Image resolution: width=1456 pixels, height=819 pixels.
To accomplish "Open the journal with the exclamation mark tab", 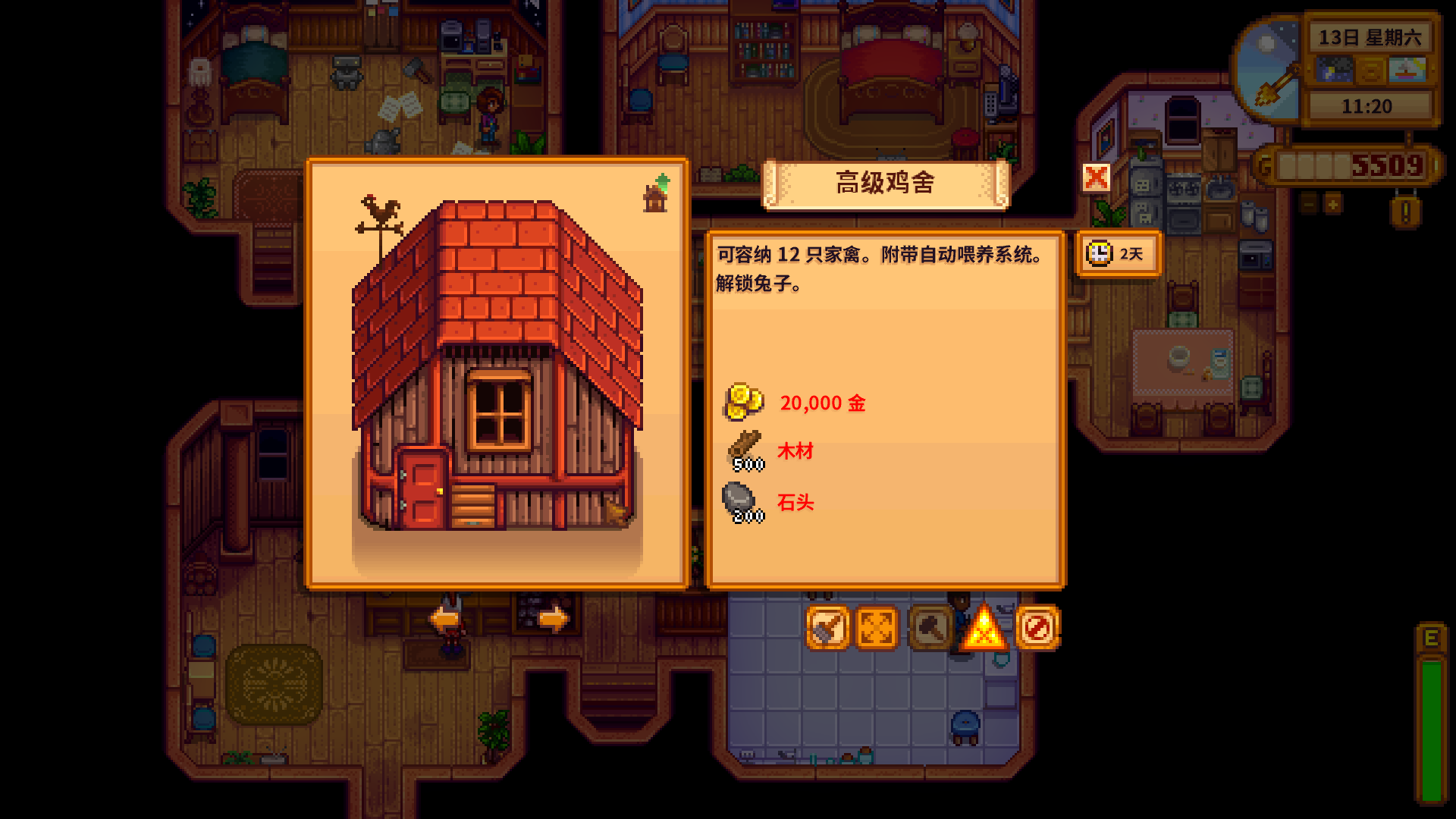I will click(x=1407, y=212).
